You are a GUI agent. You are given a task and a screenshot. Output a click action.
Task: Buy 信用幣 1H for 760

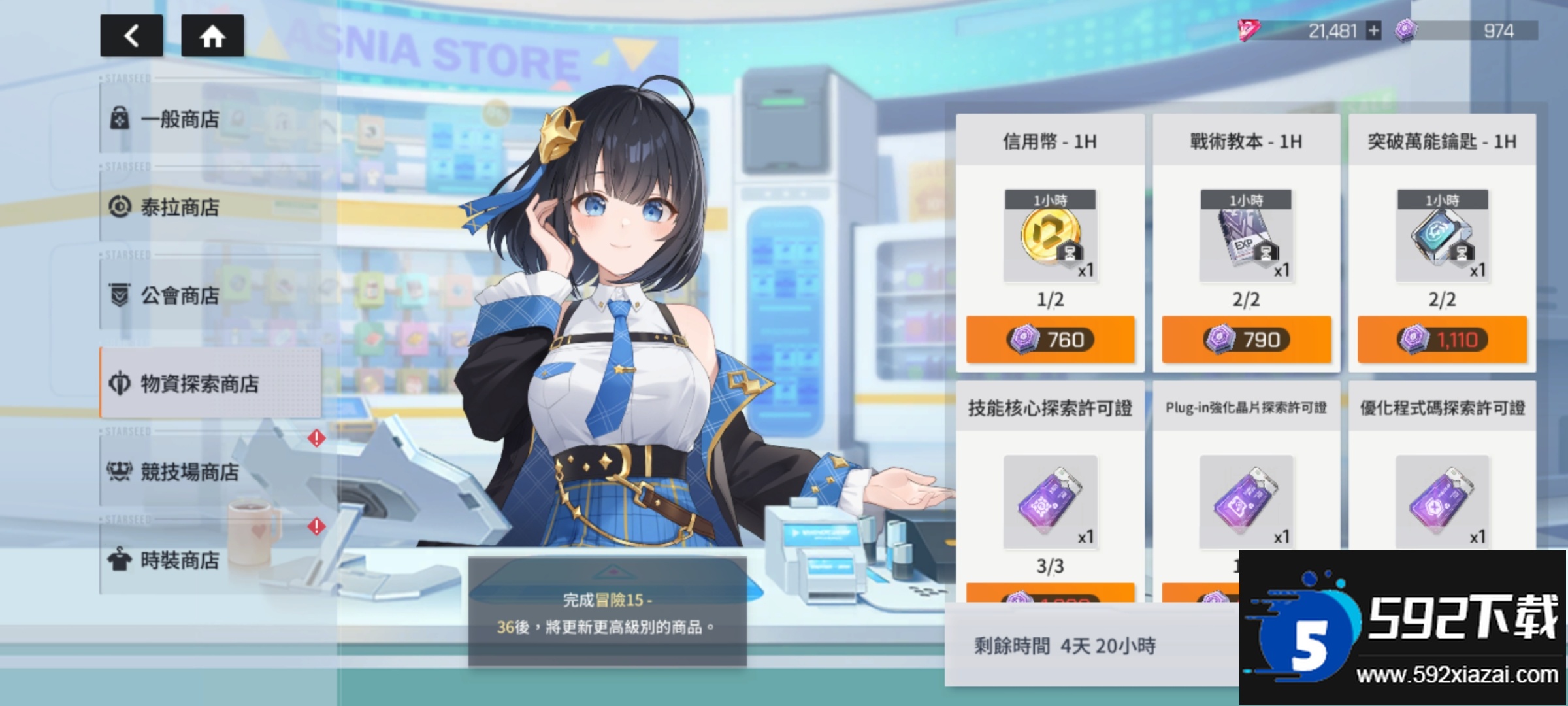point(1050,340)
